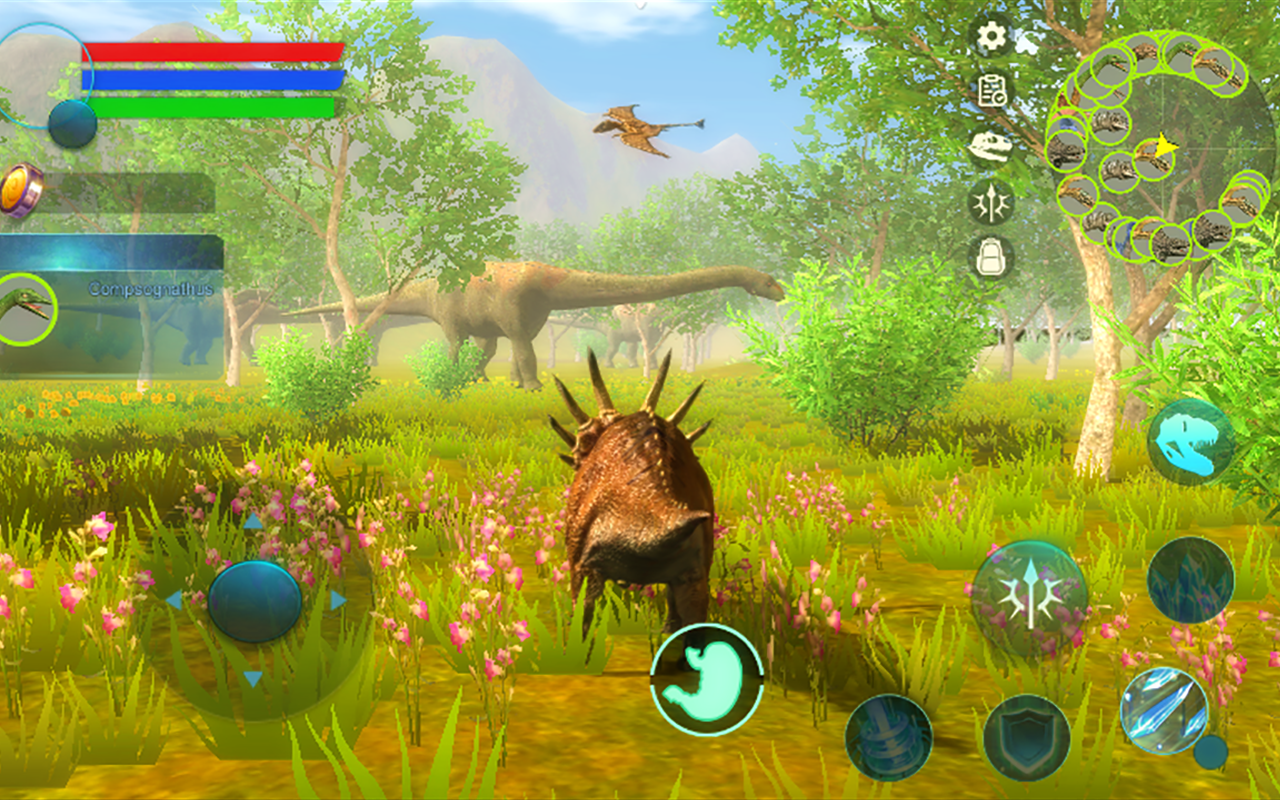Open the Compsognathus name banner
The height and width of the screenshot is (800, 1280).
(150, 287)
